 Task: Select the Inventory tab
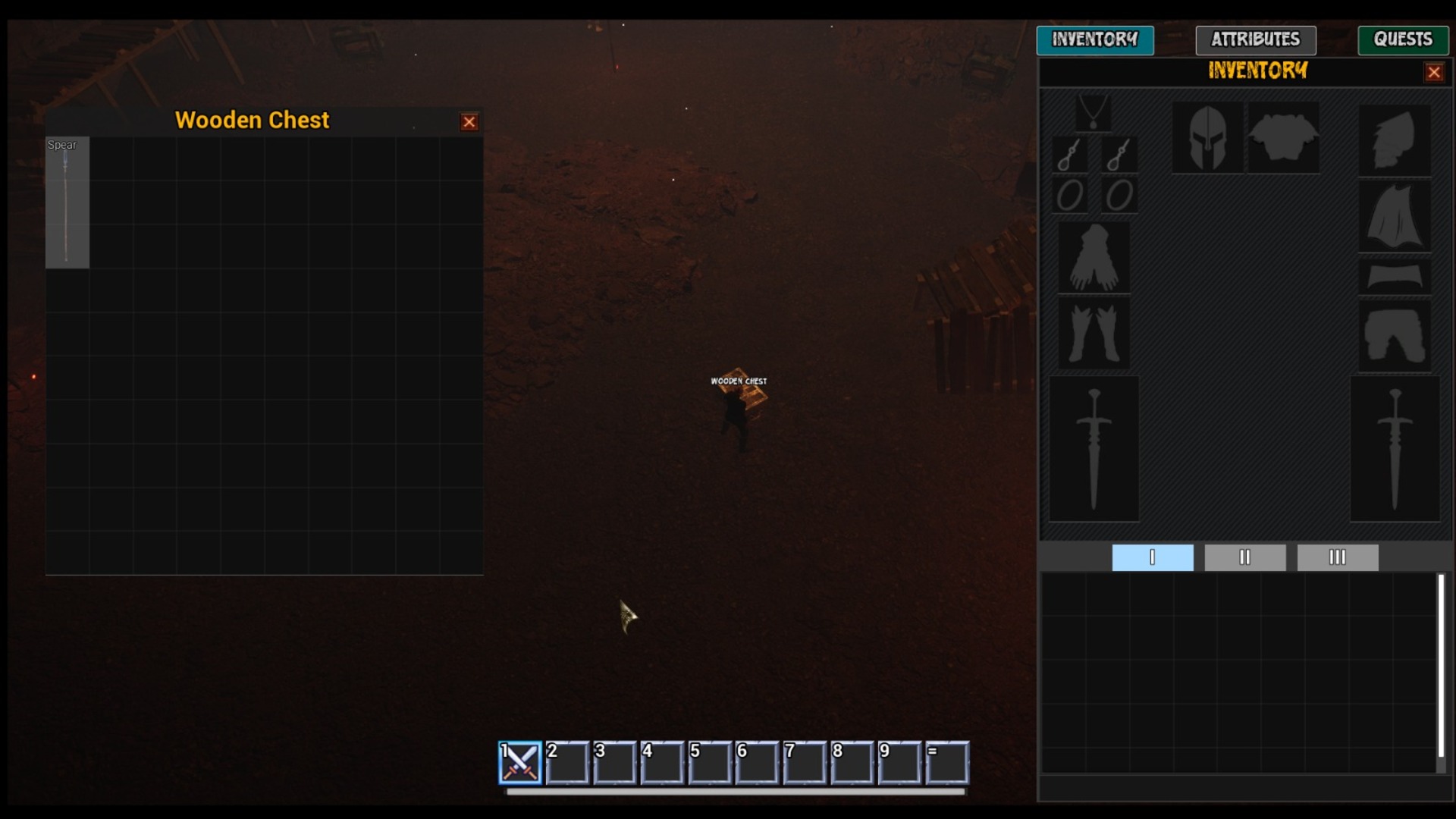tap(1094, 39)
